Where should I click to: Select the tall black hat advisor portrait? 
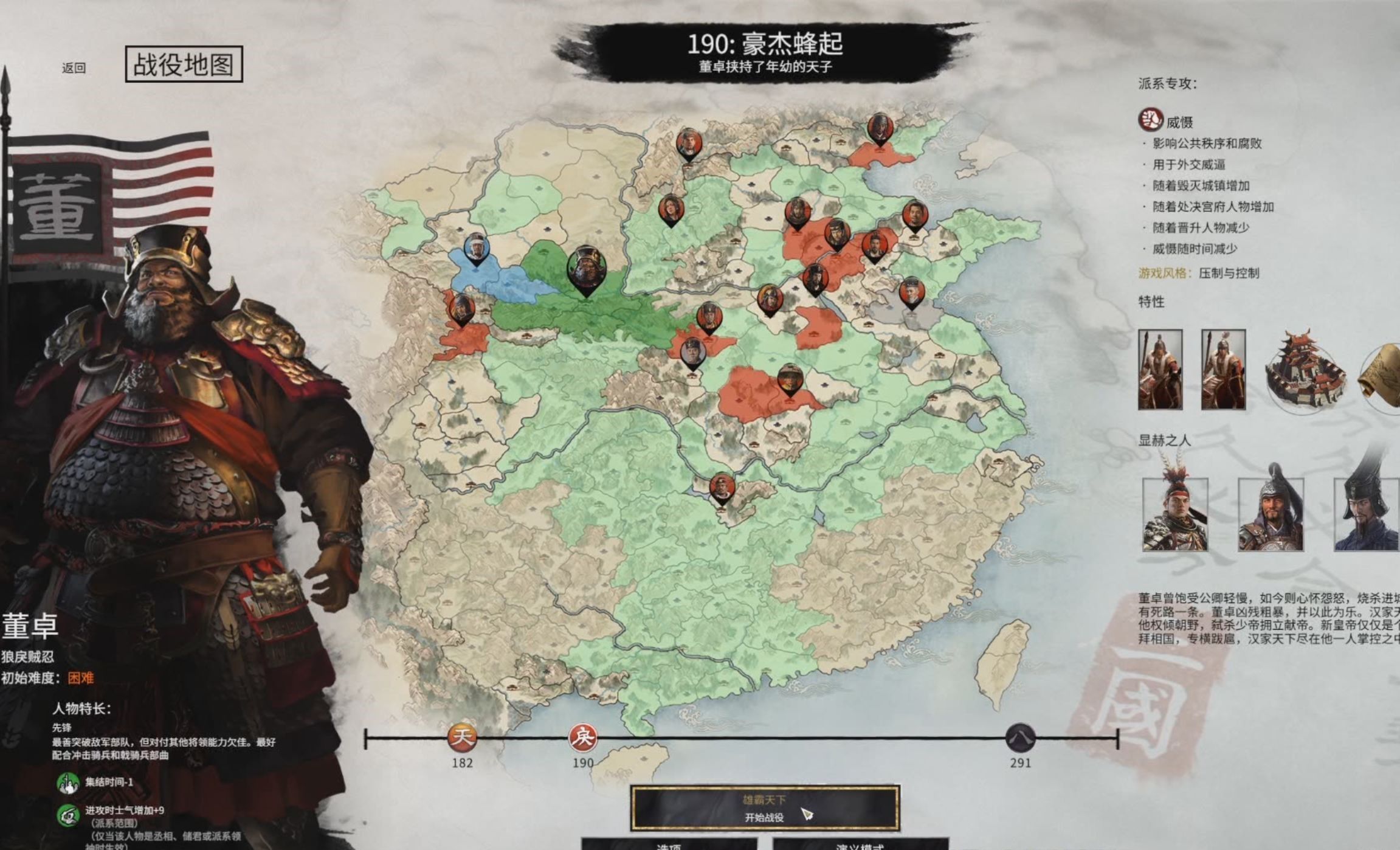click(1367, 514)
